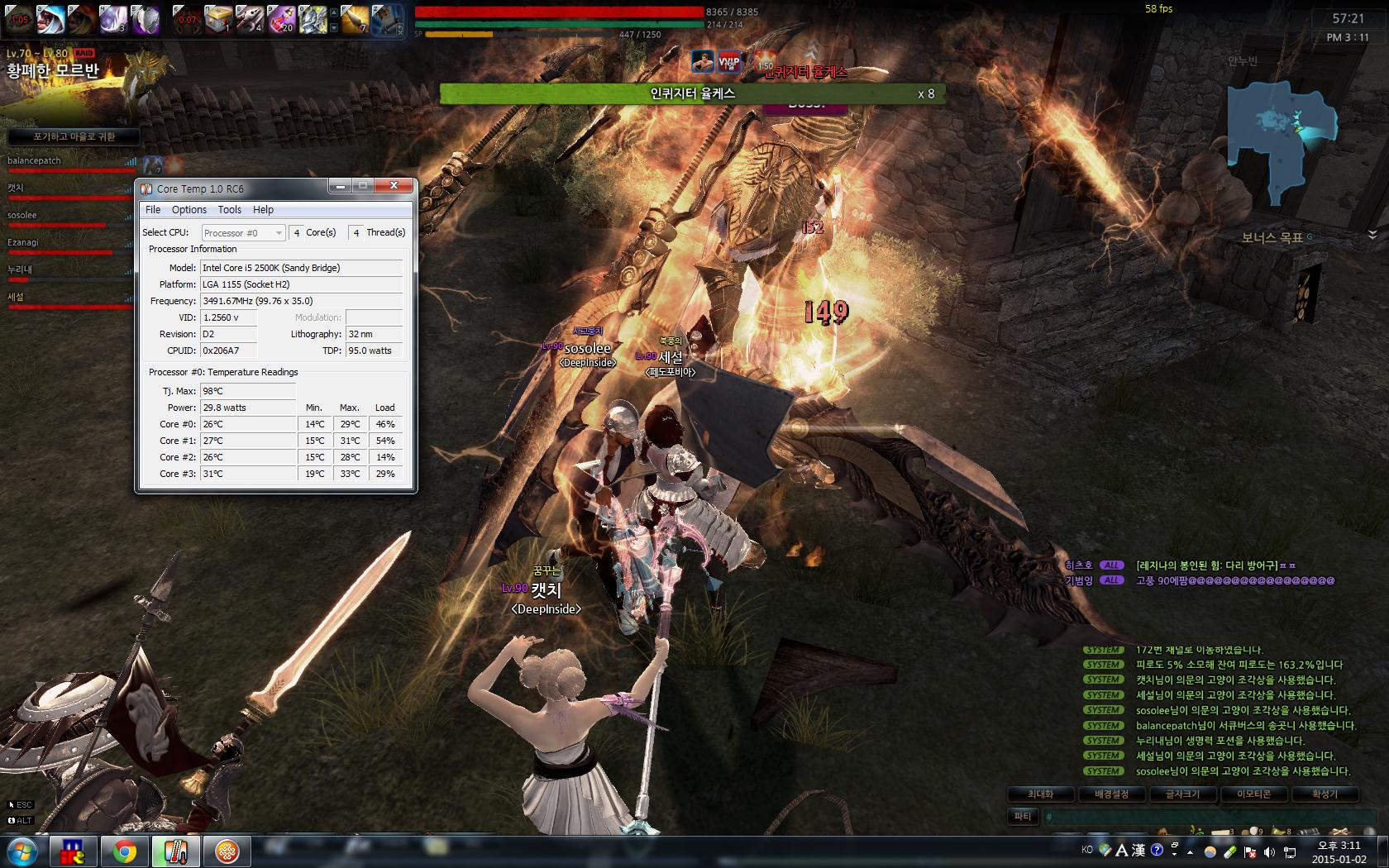Click the 최대화 chat button

pos(1040,794)
